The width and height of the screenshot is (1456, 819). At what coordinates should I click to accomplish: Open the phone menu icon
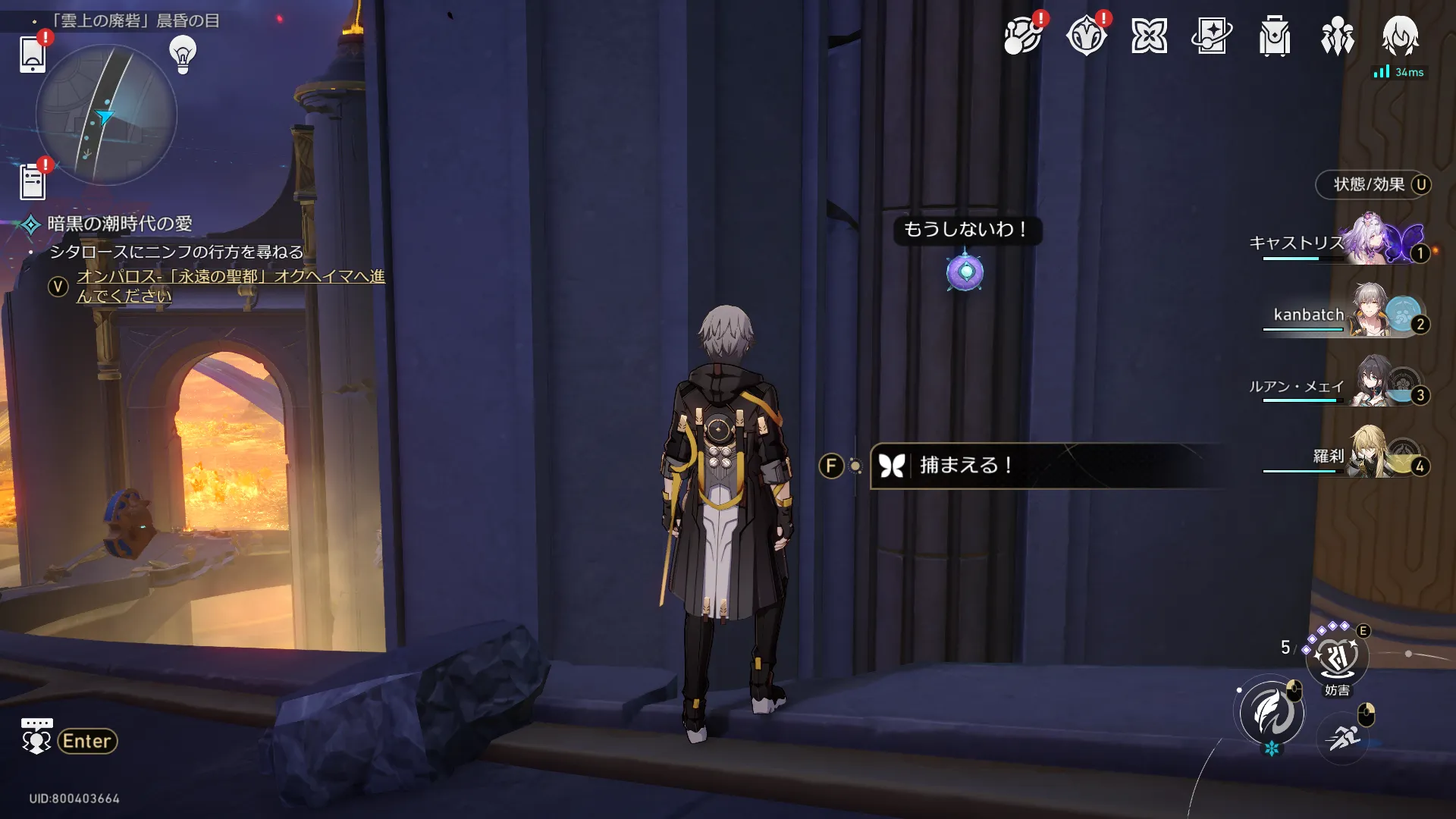coord(33,54)
